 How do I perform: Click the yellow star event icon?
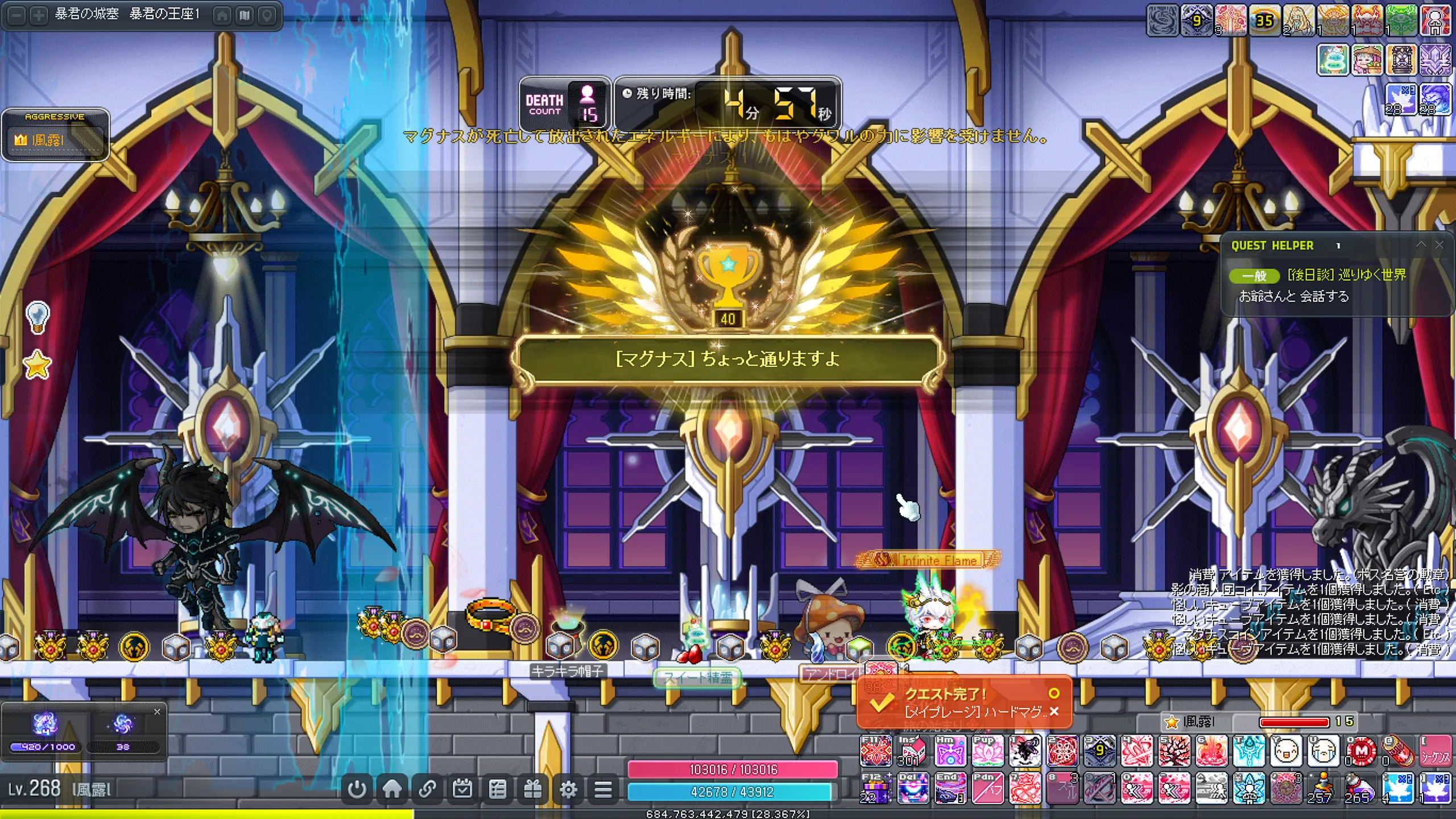38,365
